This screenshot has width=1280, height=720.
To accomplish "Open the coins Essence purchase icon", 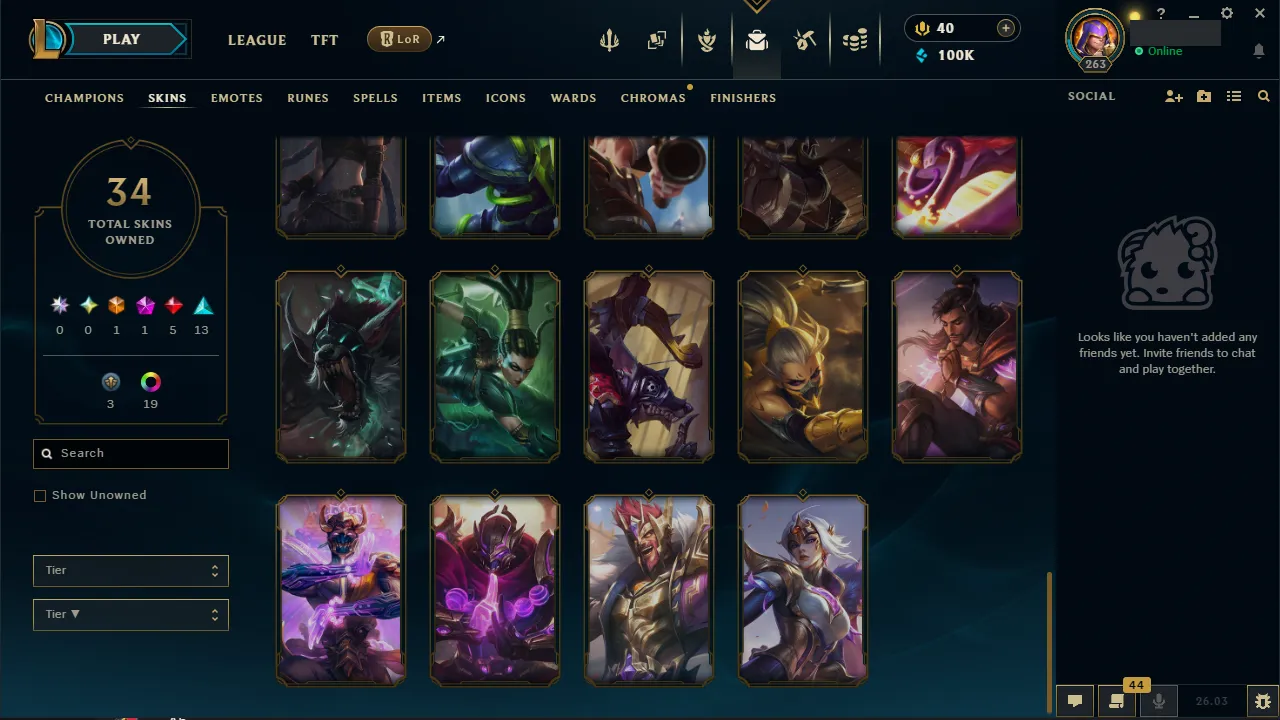I will (855, 40).
